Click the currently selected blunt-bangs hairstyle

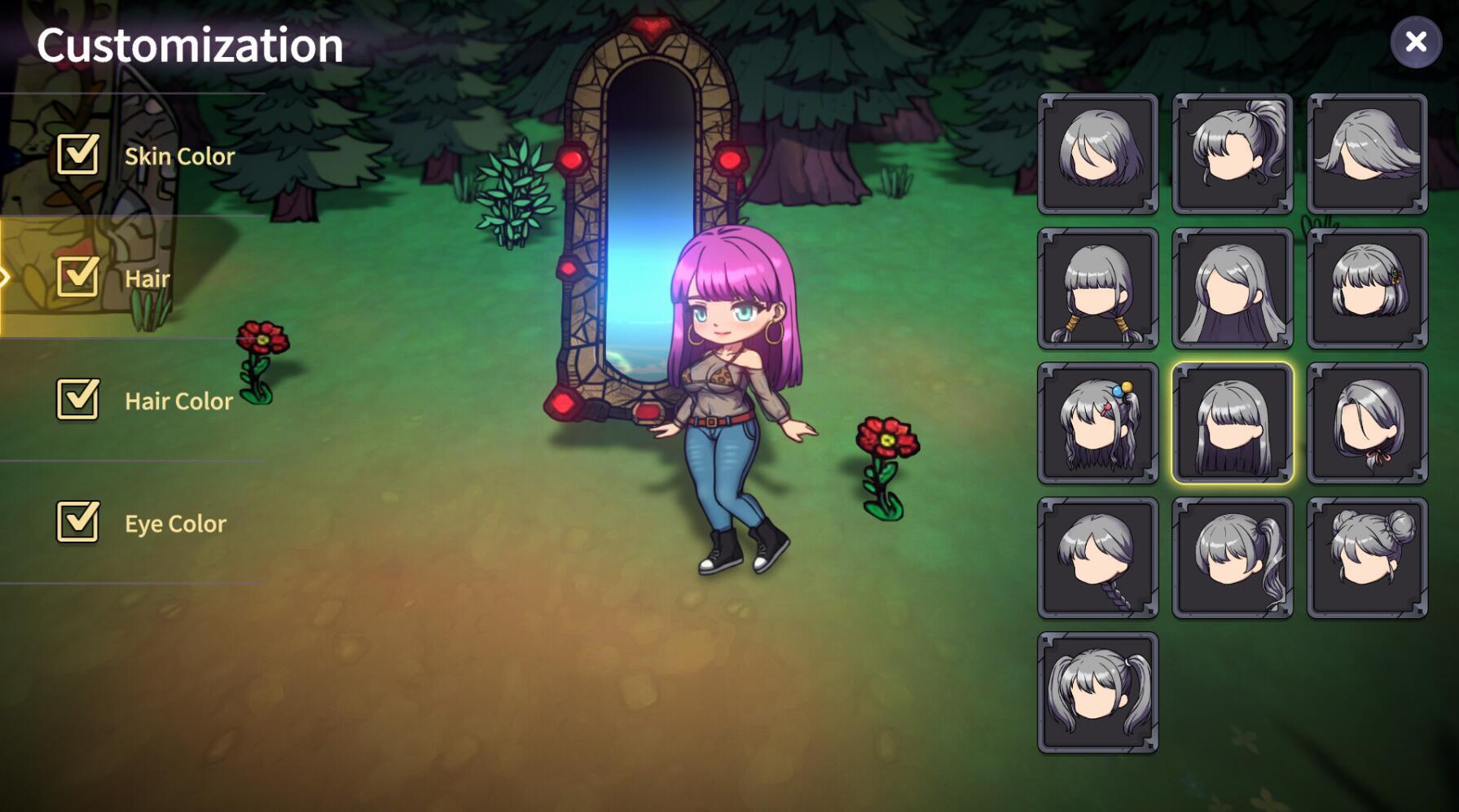pos(1232,423)
